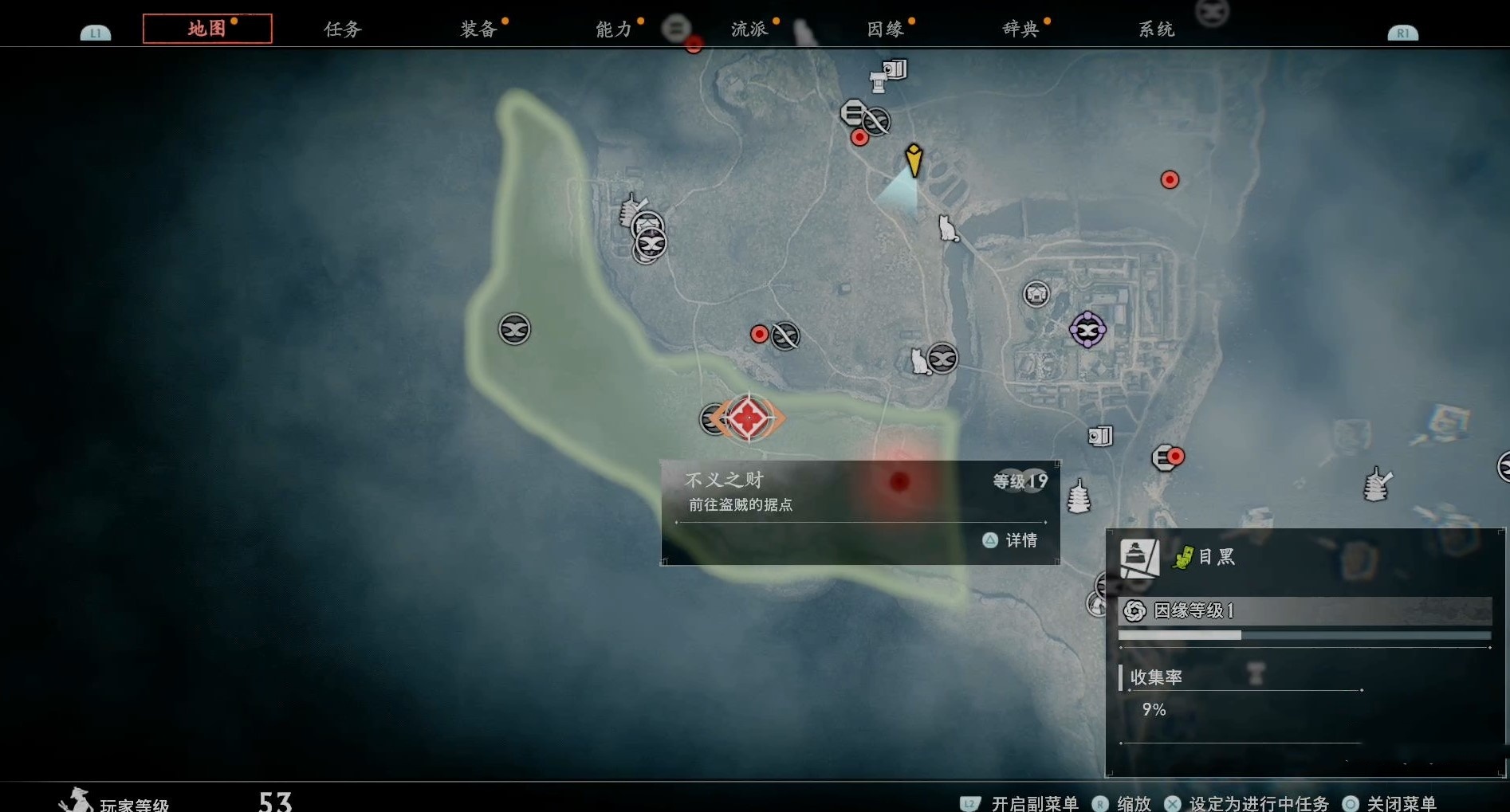Toggle the L1 shoulder button tab switch

[x=96, y=32]
